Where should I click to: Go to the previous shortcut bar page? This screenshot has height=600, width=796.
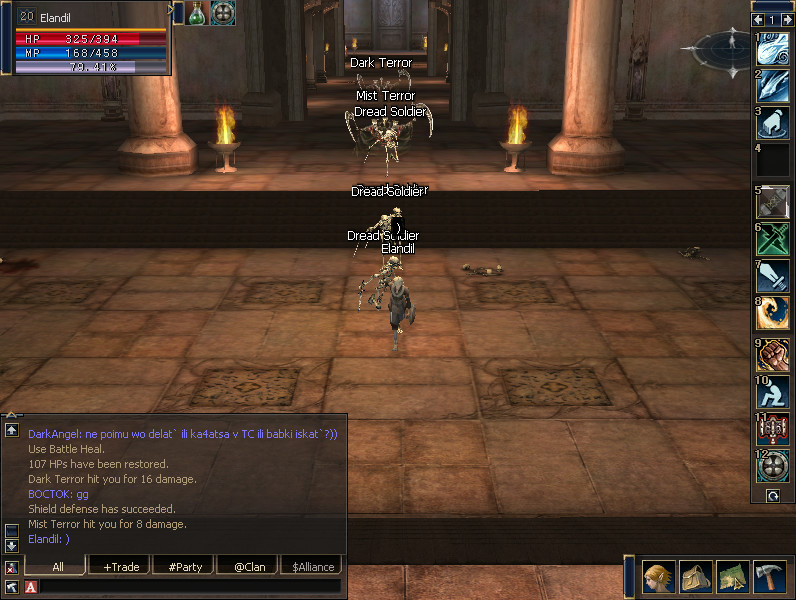click(x=758, y=19)
